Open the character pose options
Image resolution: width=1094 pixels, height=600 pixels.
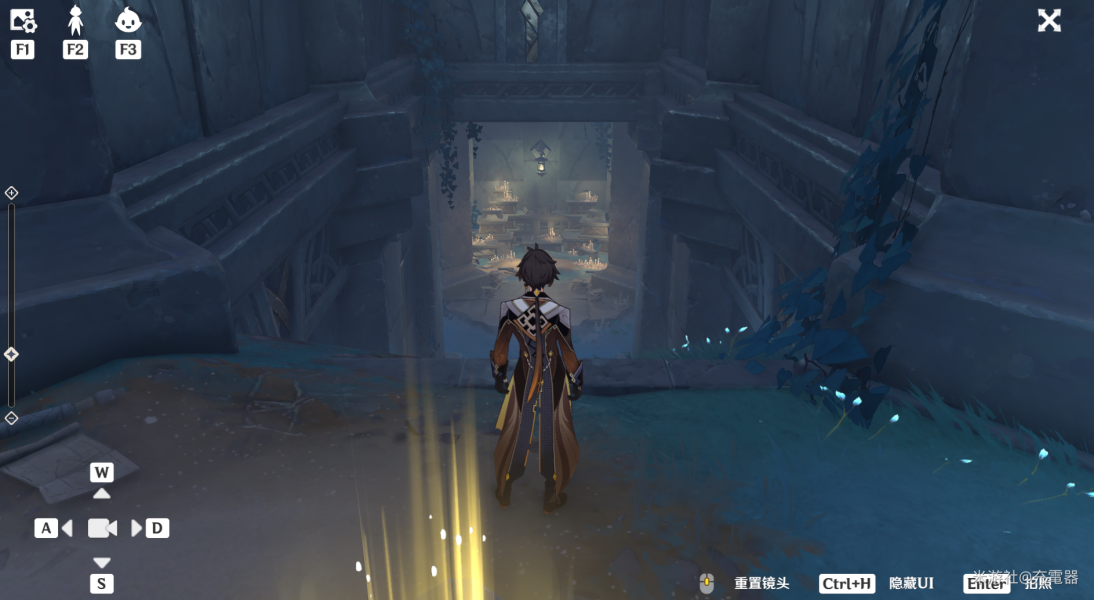pos(75,20)
